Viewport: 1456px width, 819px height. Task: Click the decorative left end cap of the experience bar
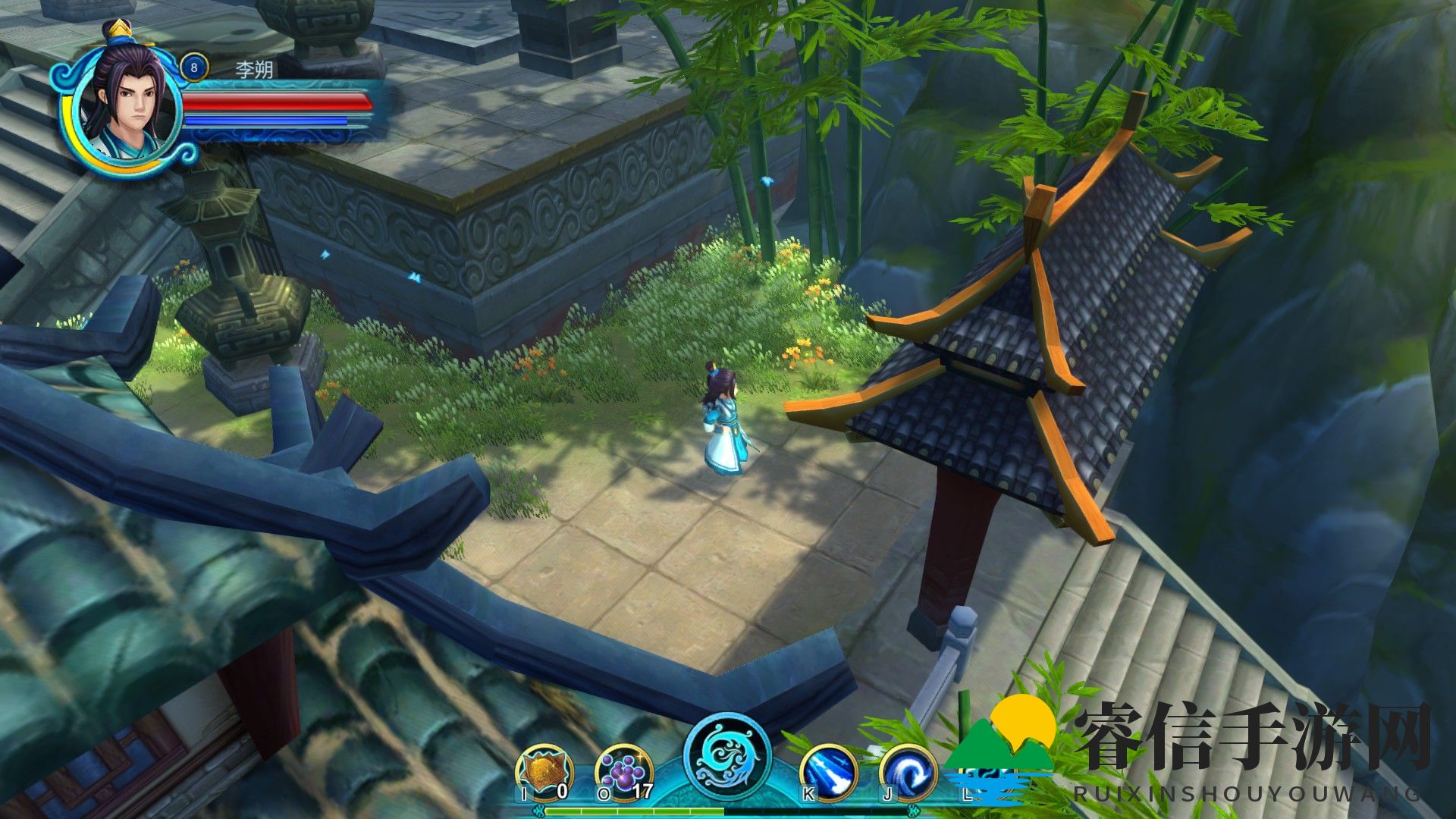coord(540,811)
